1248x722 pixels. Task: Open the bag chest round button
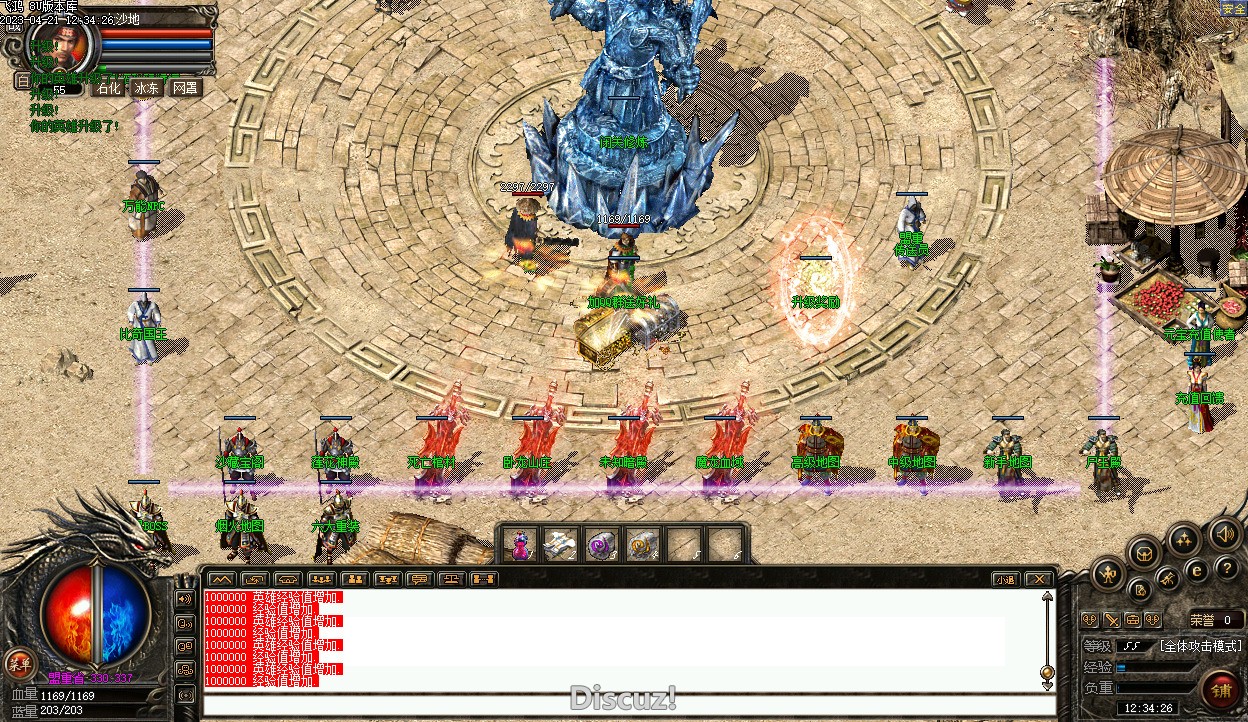[x=1144, y=552]
